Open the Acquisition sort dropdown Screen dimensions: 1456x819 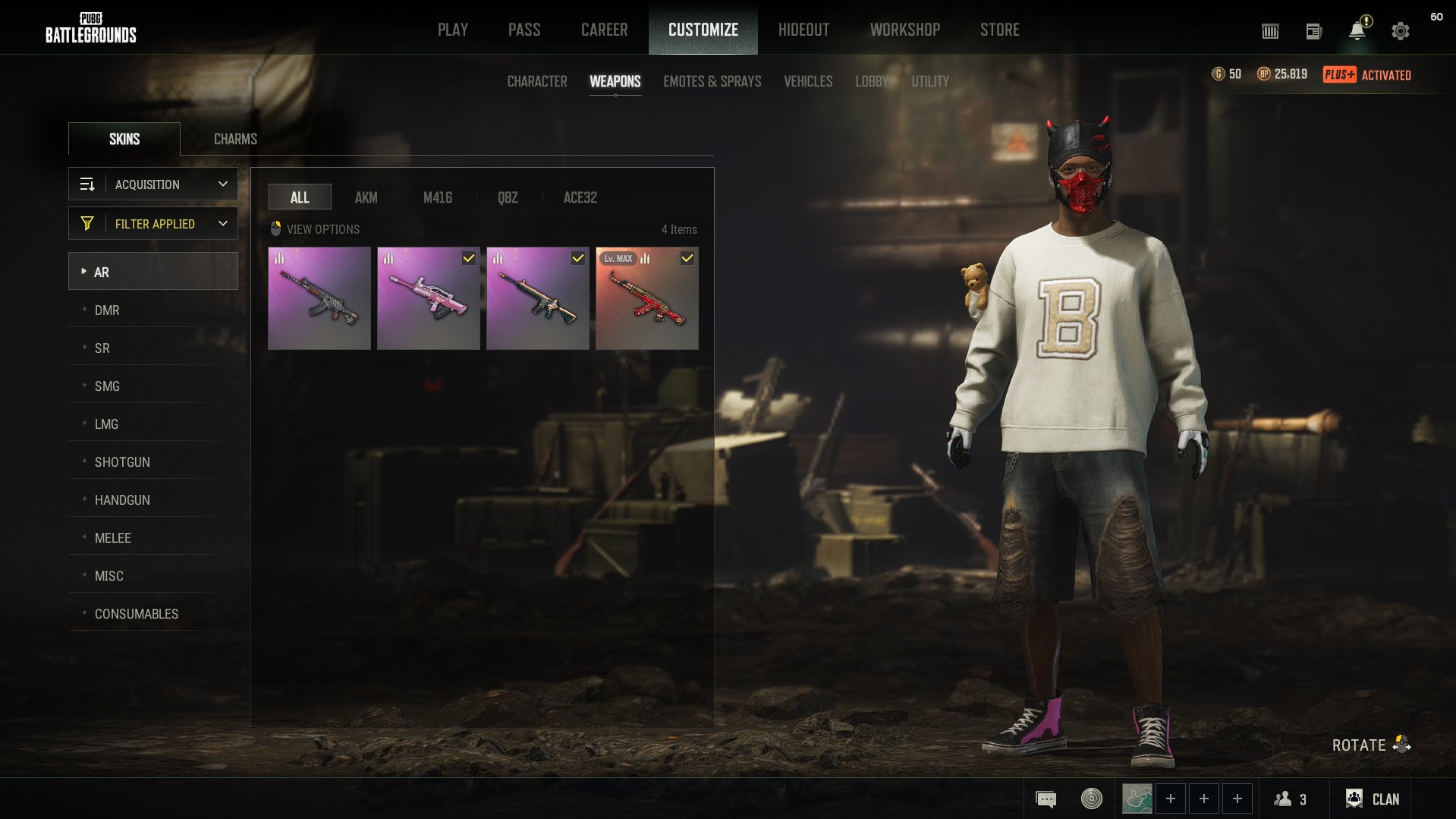153,184
